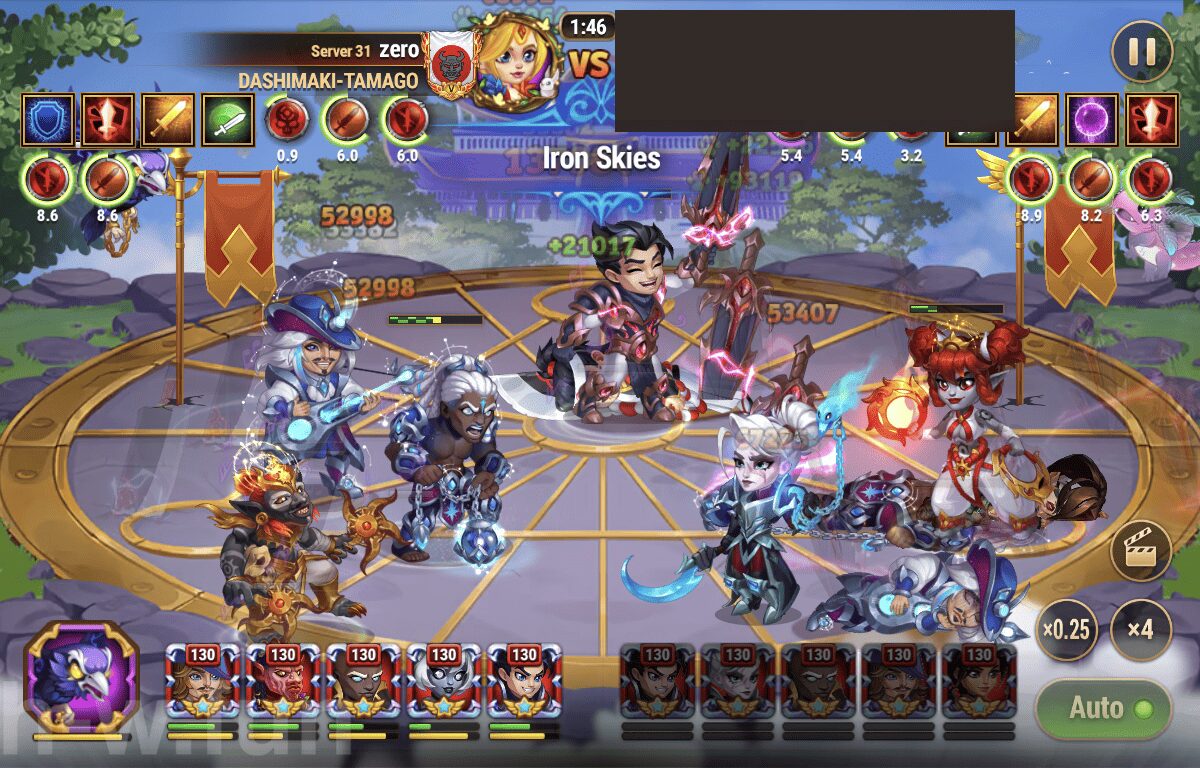Inspect the purple orb buff icon
This screenshot has width=1200, height=768.
pyautogui.click(x=1091, y=119)
